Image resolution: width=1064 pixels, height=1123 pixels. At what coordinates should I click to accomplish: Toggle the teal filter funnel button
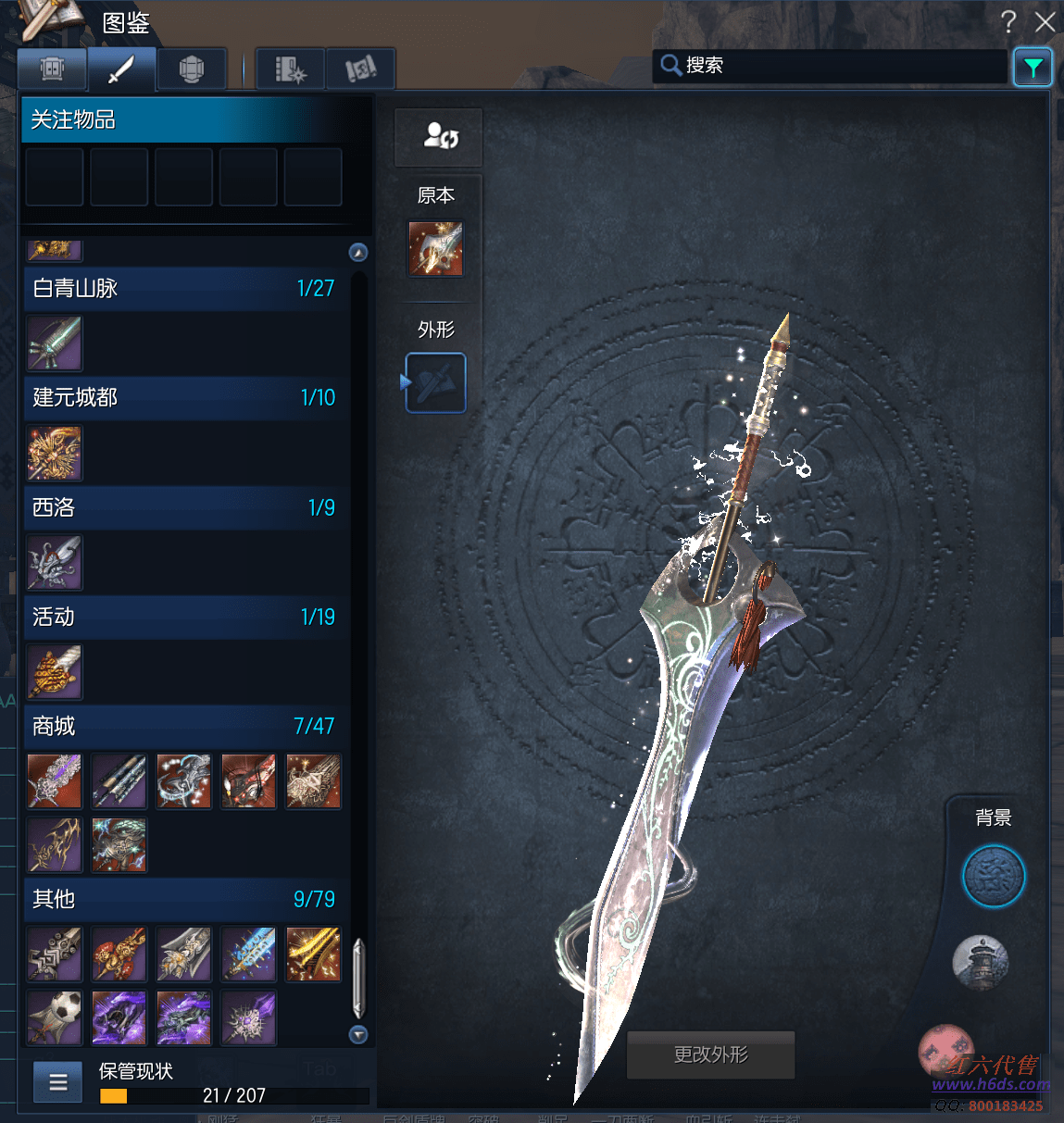[1033, 68]
